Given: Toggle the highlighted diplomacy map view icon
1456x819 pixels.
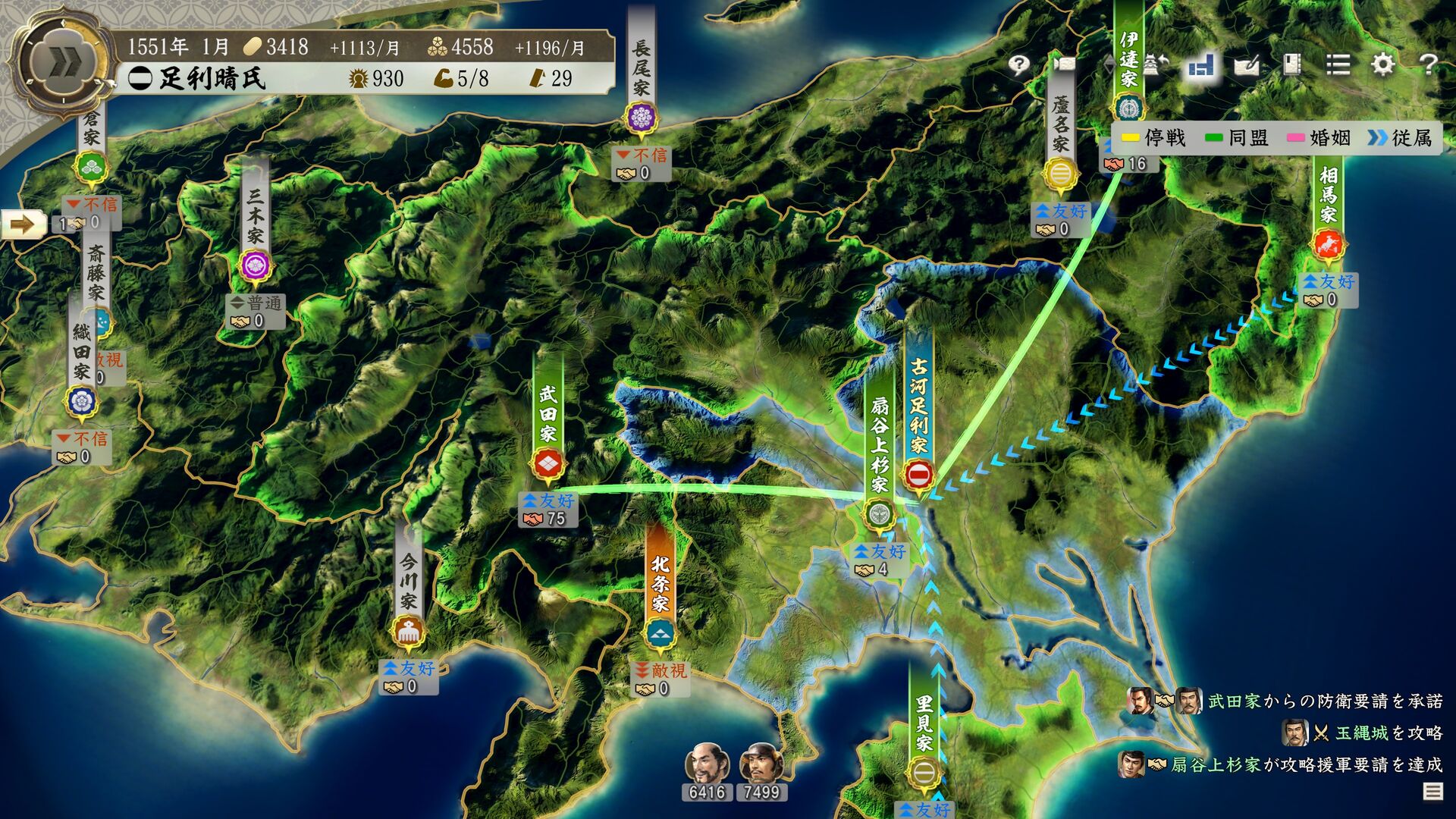Looking at the screenshot, I should 1201,65.
